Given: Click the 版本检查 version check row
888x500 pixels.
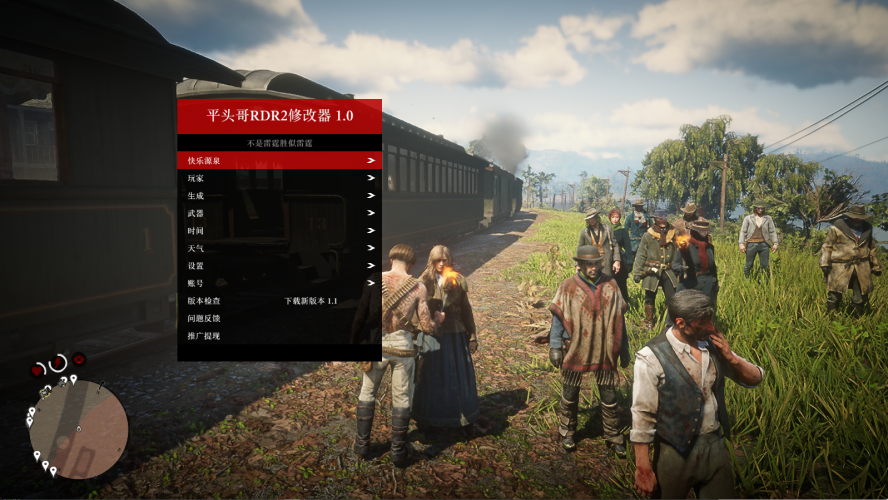Looking at the screenshot, I should [279, 301].
